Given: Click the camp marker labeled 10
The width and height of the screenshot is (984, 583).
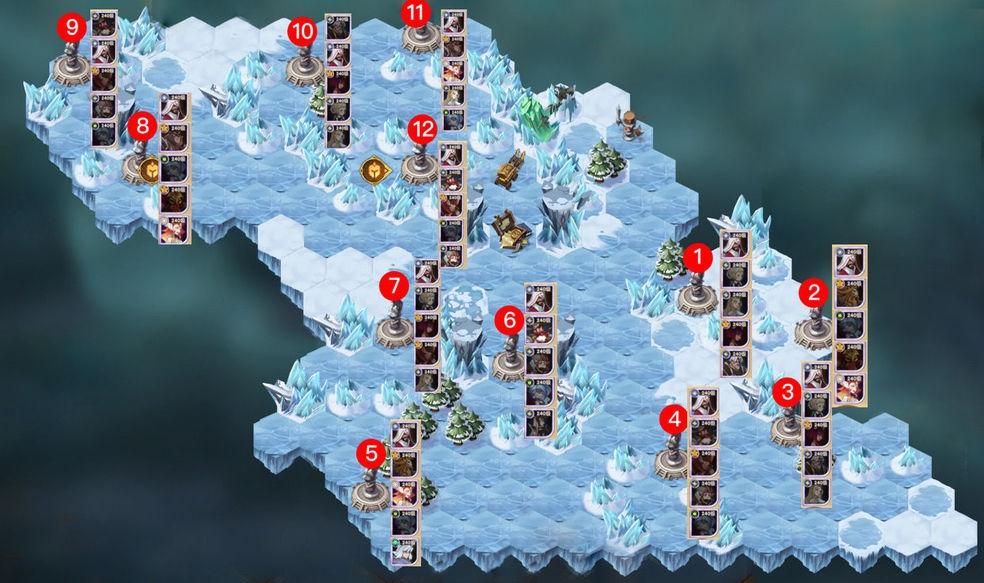Looking at the screenshot, I should 301,31.
